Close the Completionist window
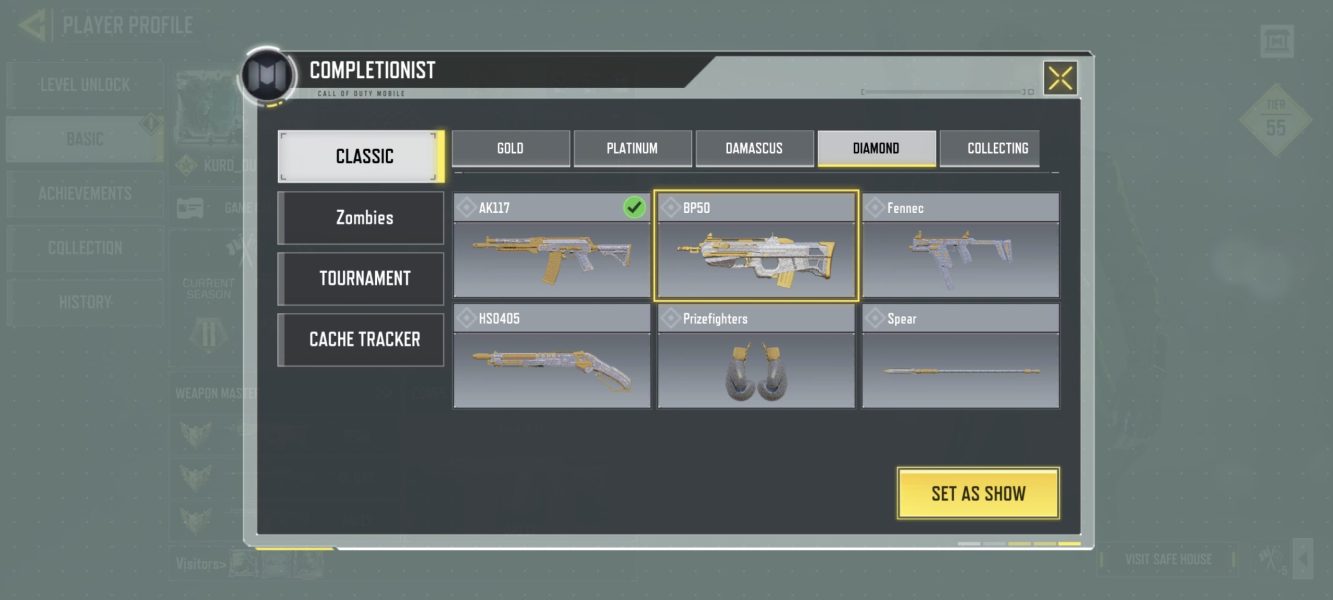 (x=1060, y=78)
